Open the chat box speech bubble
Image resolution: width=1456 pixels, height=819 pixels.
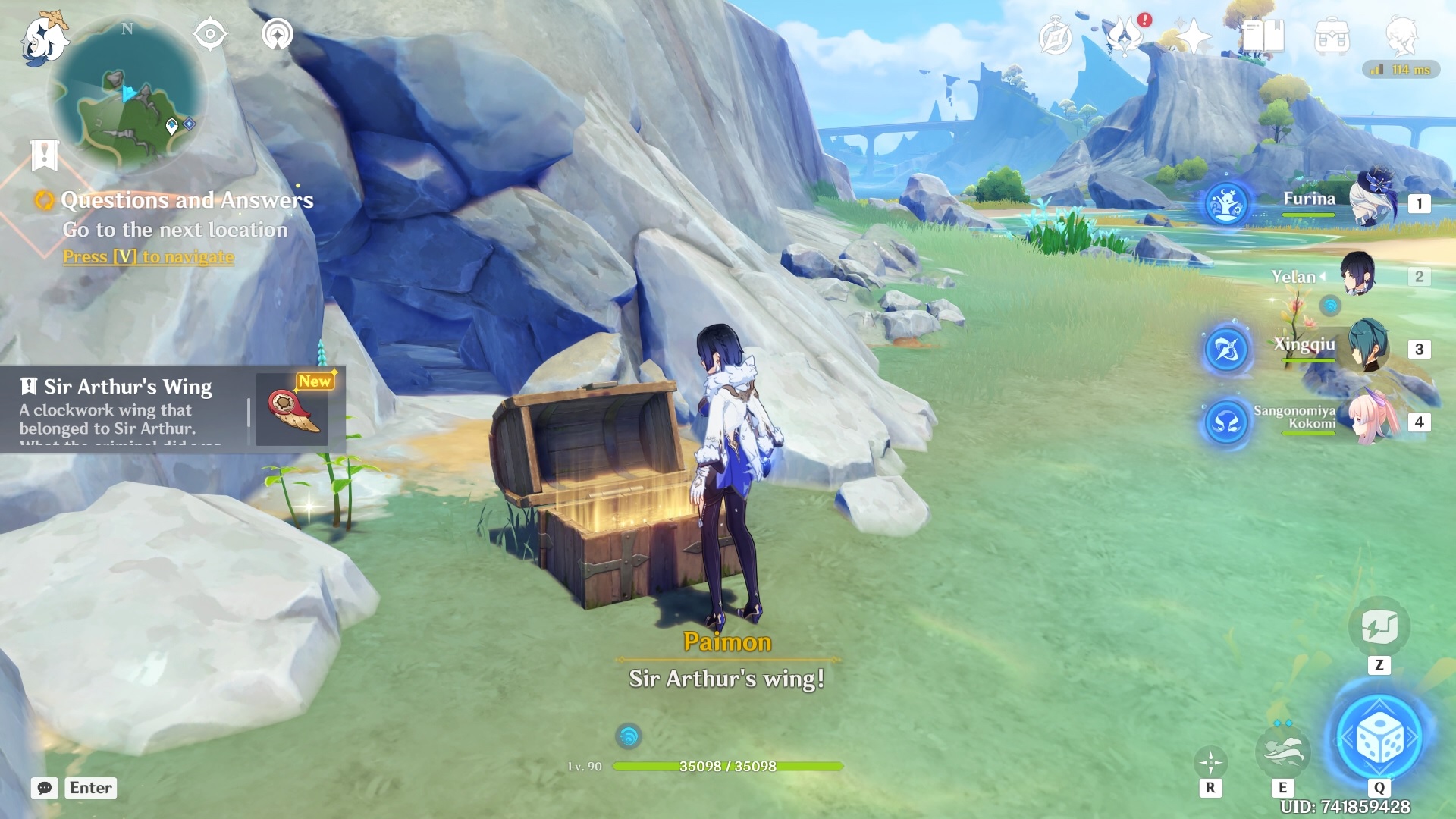[x=45, y=788]
